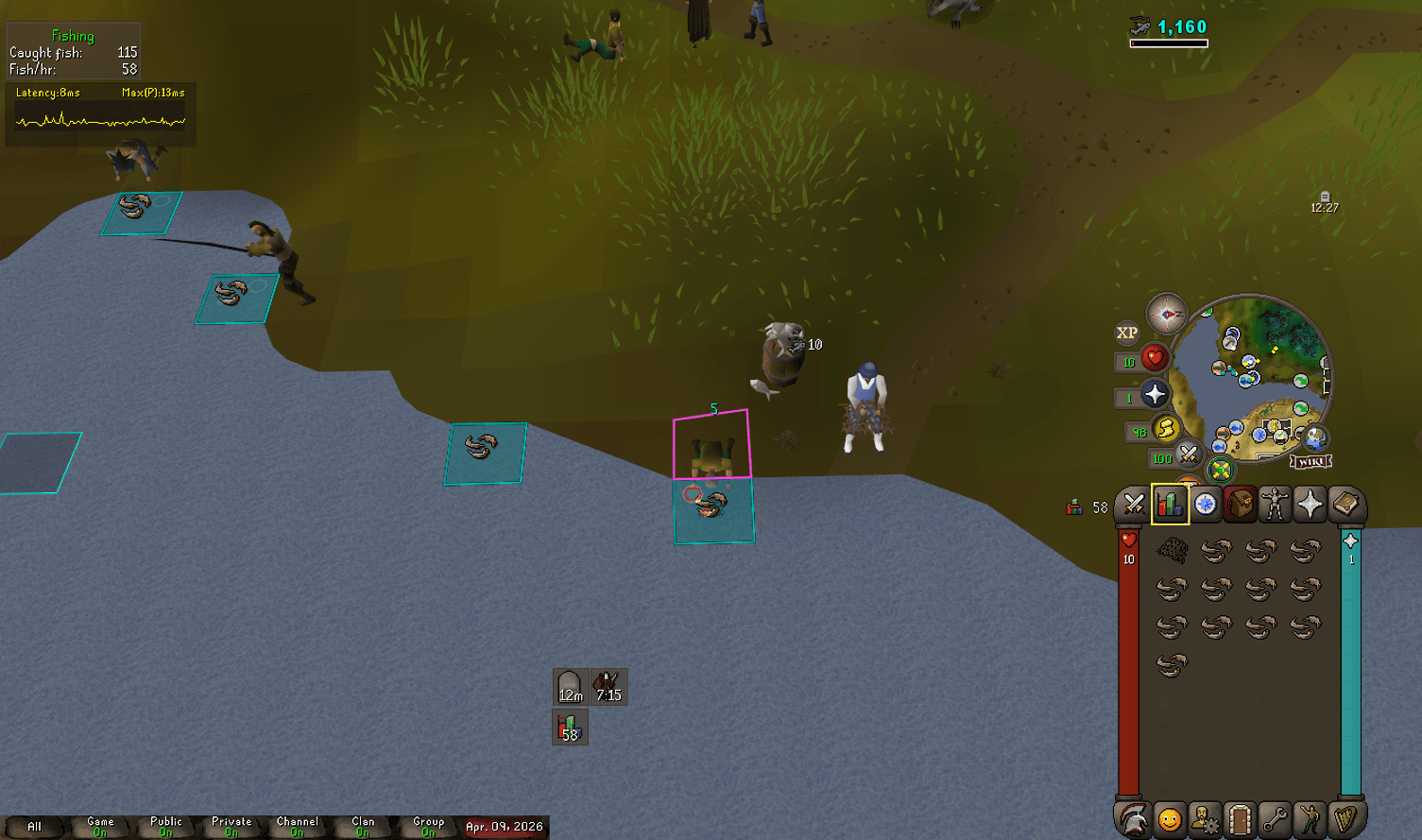Switch to the Skills tab
1422x840 pixels.
tap(1171, 506)
